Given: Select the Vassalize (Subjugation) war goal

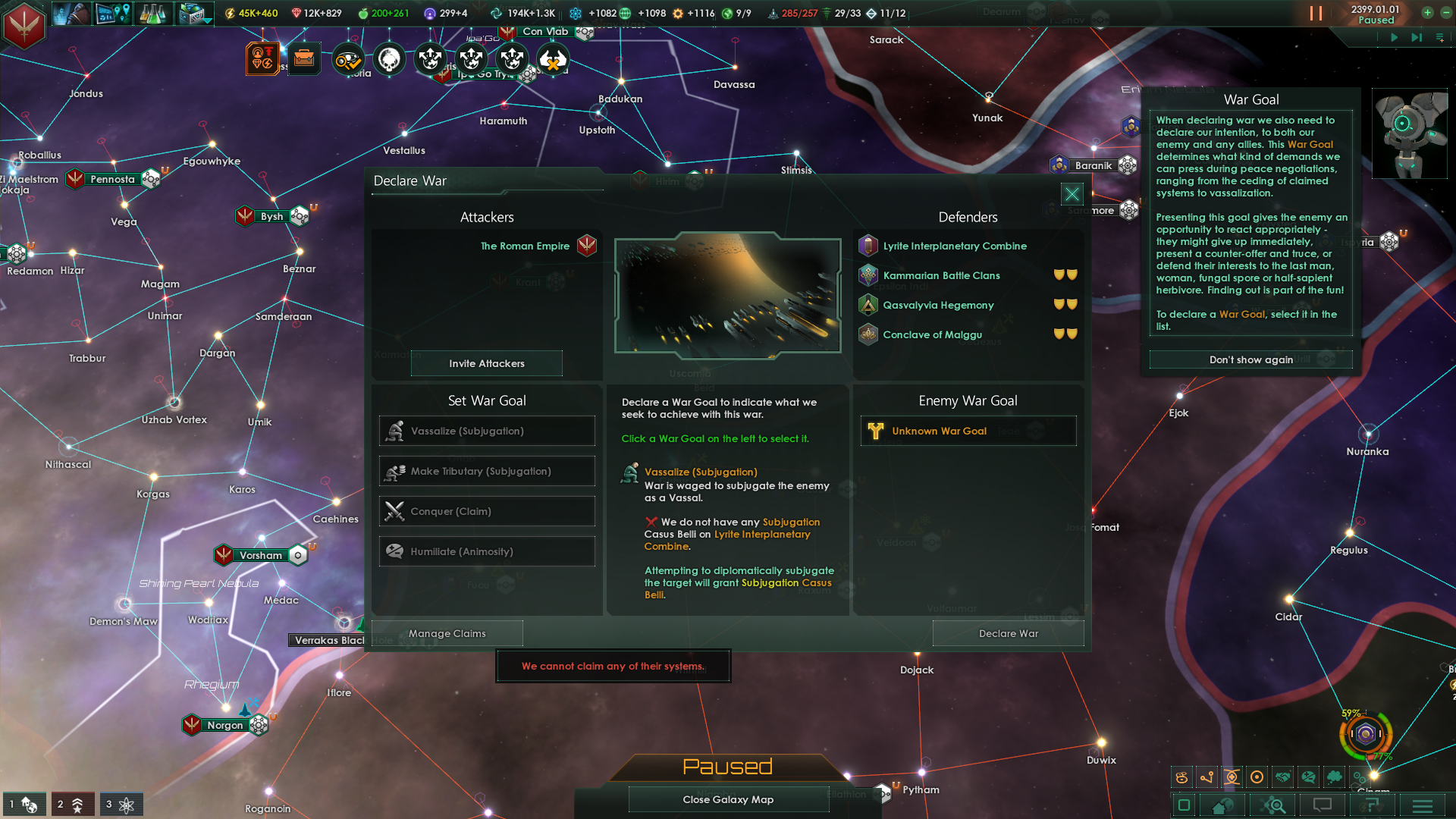Looking at the screenshot, I should coord(486,431).
